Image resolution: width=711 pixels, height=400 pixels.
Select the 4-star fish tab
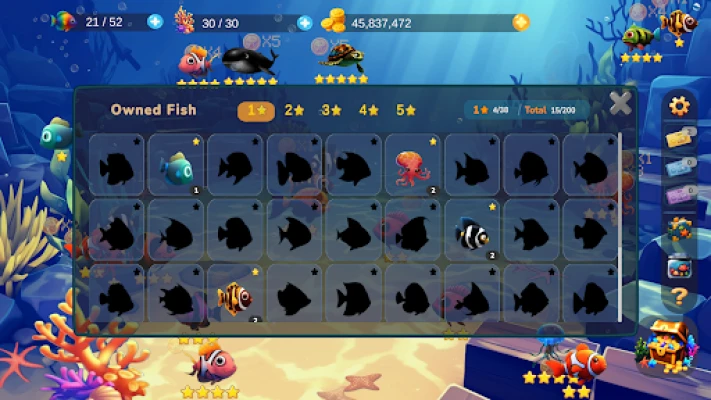point(369,110)
